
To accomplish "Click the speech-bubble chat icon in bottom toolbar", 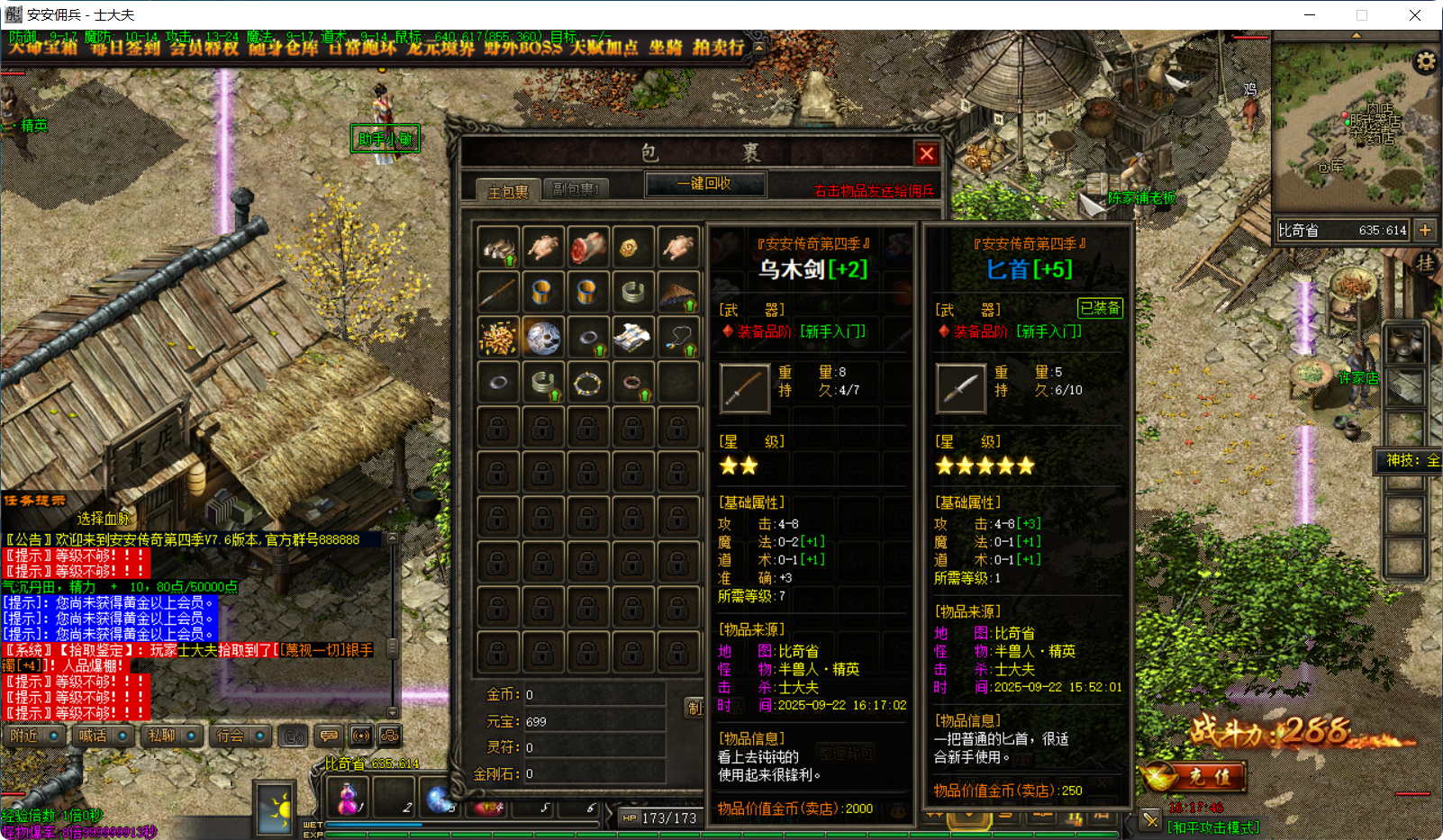I will [x=330, y=736].
